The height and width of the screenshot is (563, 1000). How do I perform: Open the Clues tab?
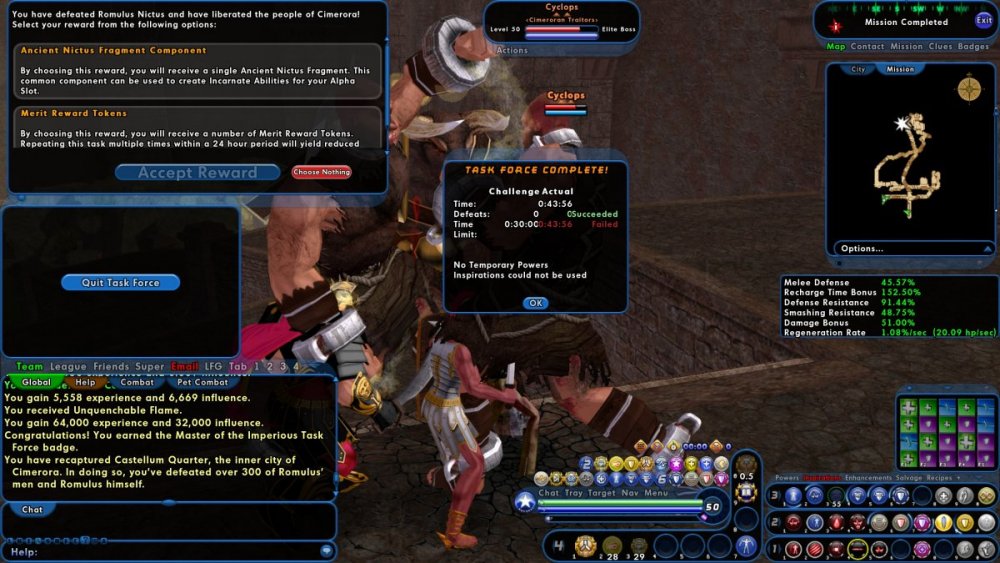(x=940, y=46)
